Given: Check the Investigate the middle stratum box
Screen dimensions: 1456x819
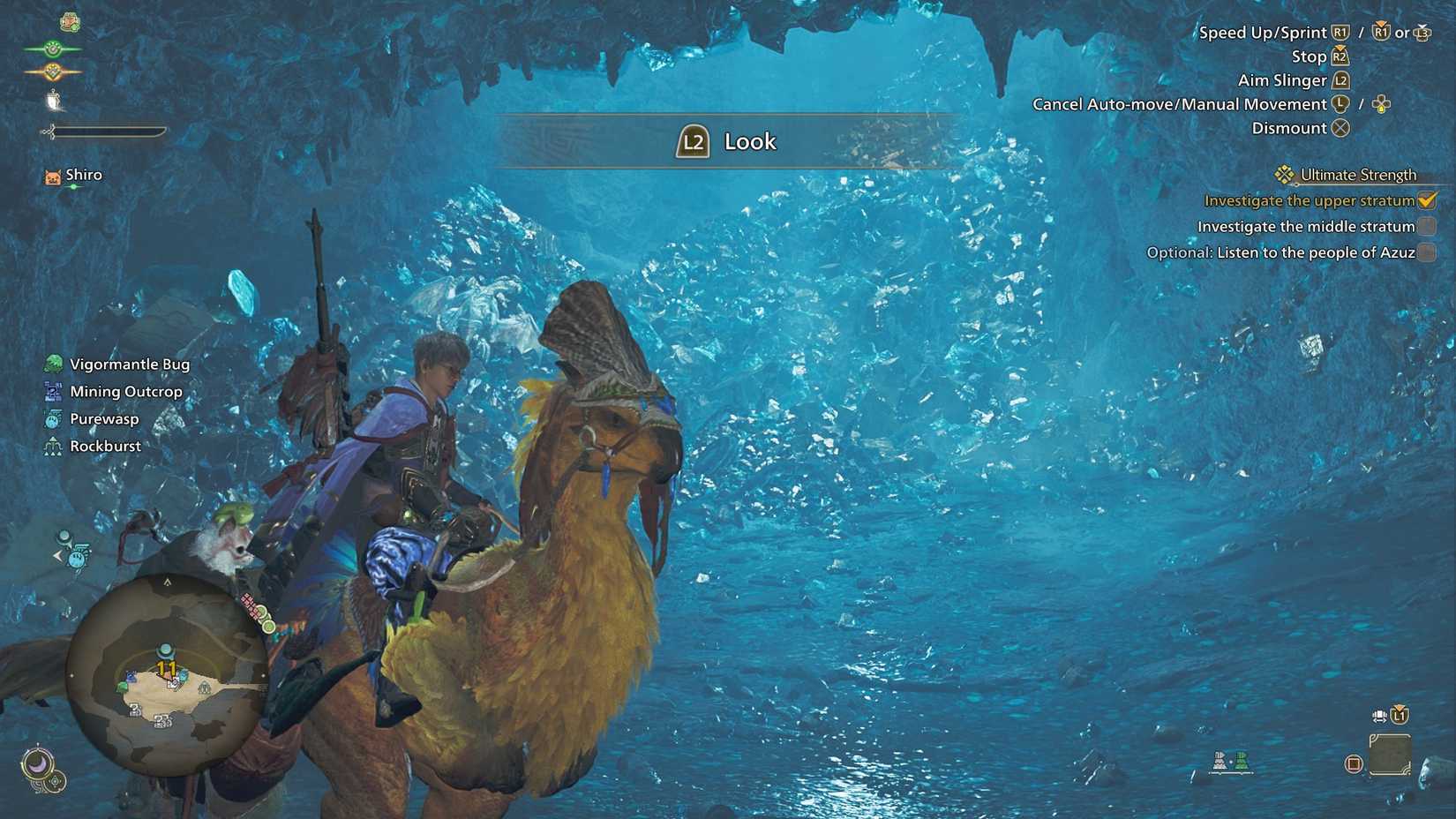Looking at the screenshot, I should coord(1426,226).
